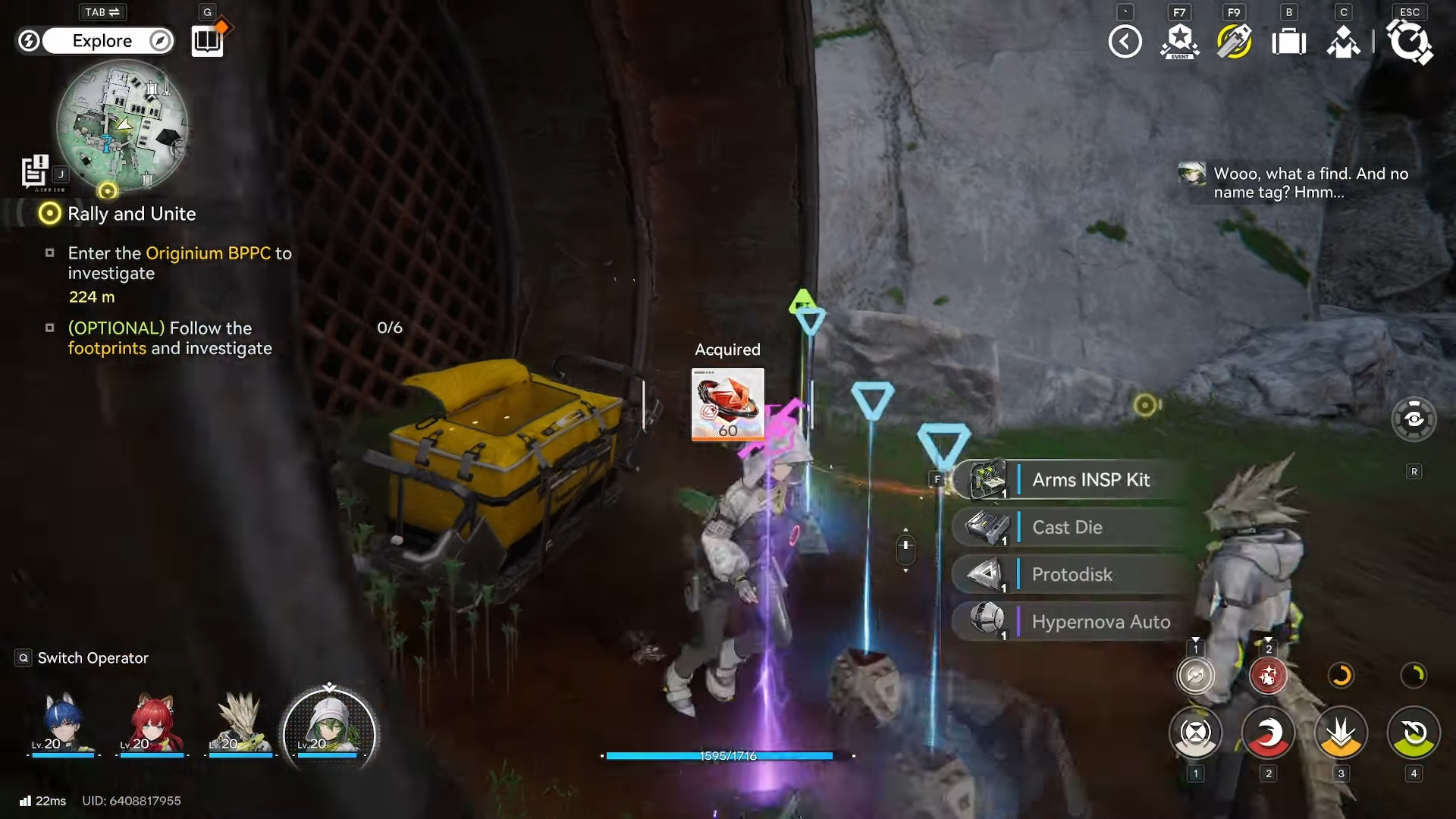The width and height of the screenshot is (1456, 819).
Task: Open the circular minimap
Action: coord(122,126)
